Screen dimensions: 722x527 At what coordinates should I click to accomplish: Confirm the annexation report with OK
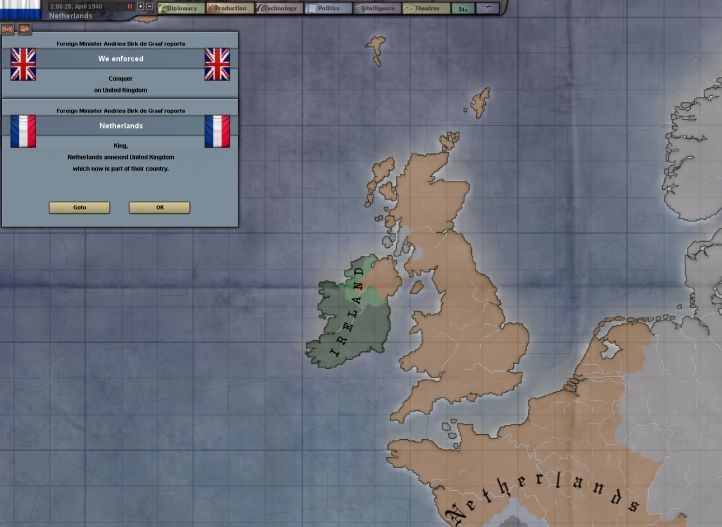point(159,207)
